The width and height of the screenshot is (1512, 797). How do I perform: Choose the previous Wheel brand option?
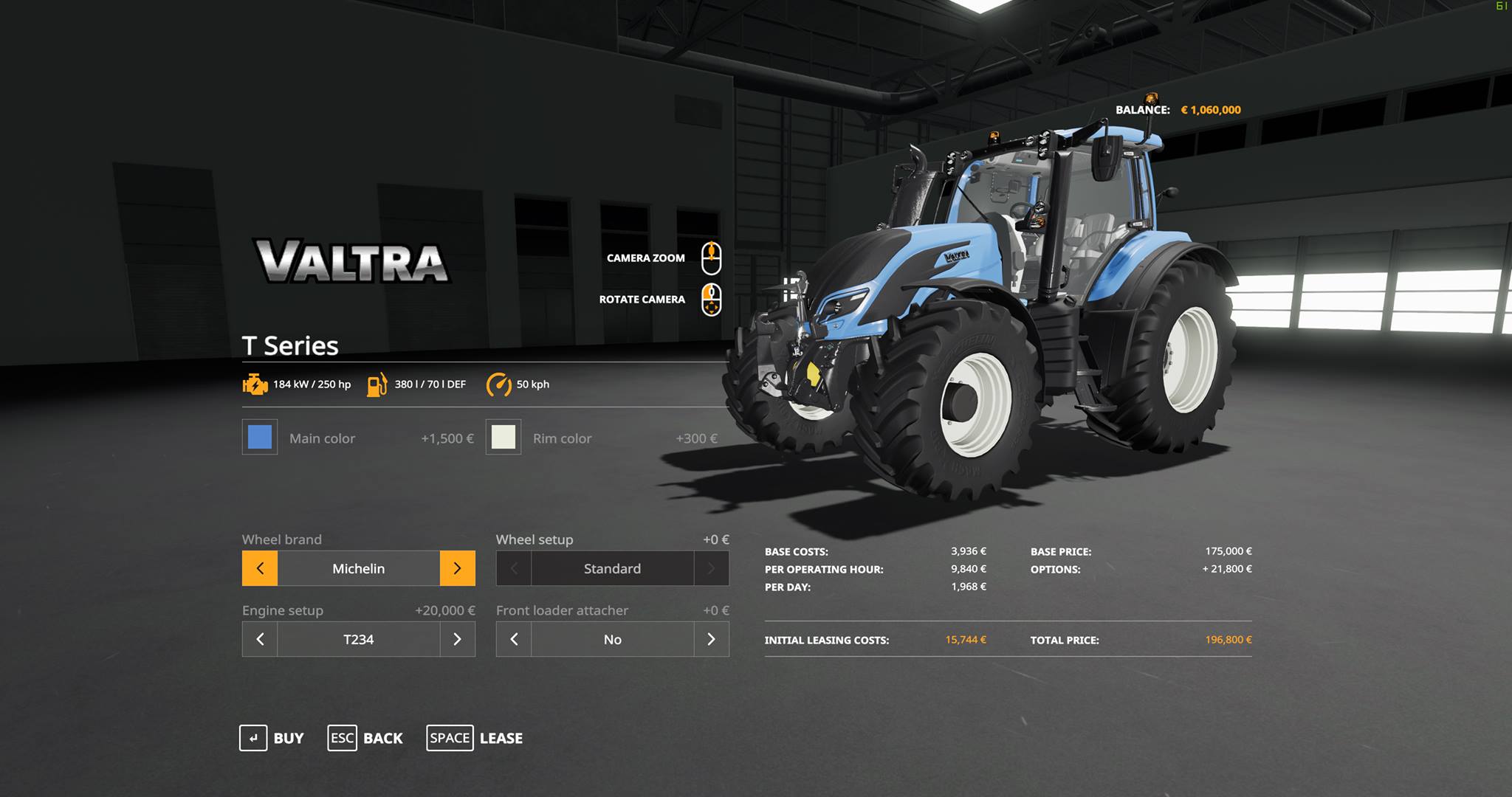[x=260, y=568]
